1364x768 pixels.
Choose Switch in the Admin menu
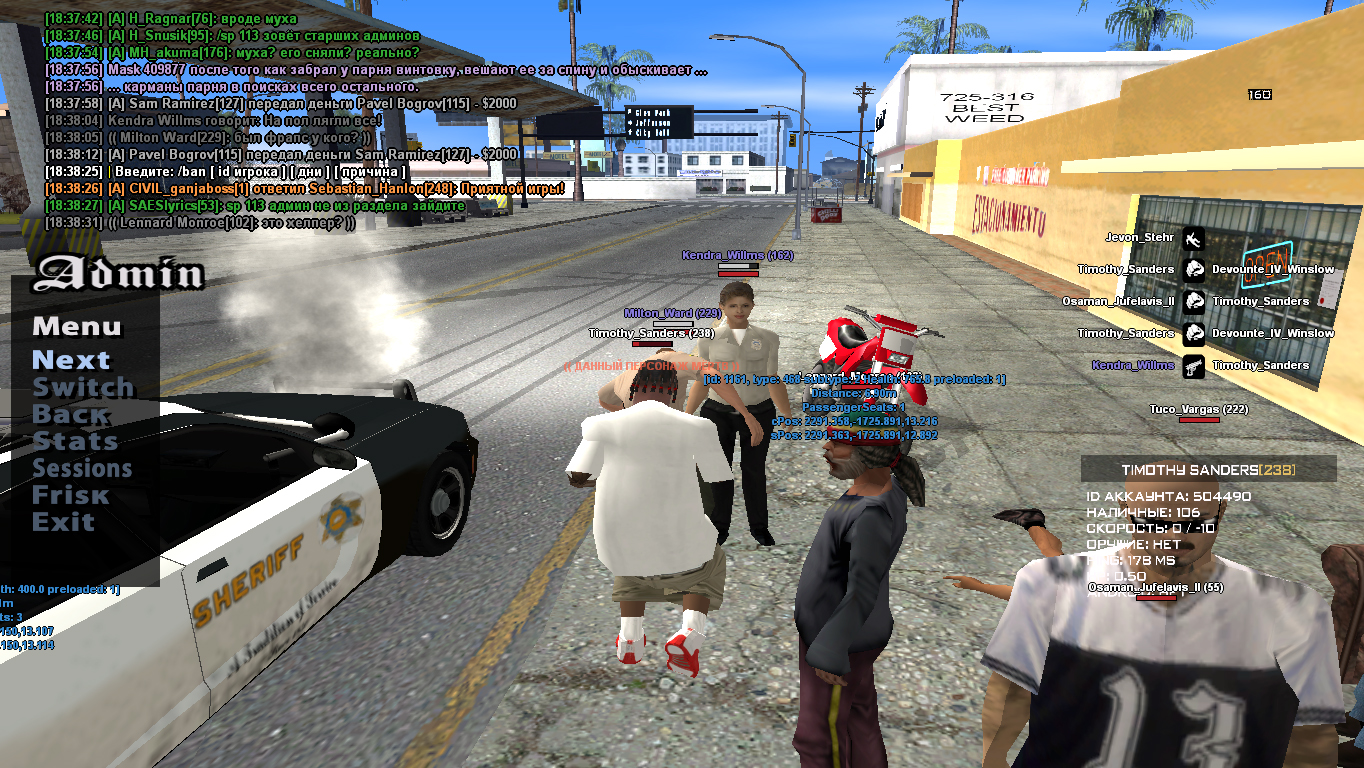point(83,387)
